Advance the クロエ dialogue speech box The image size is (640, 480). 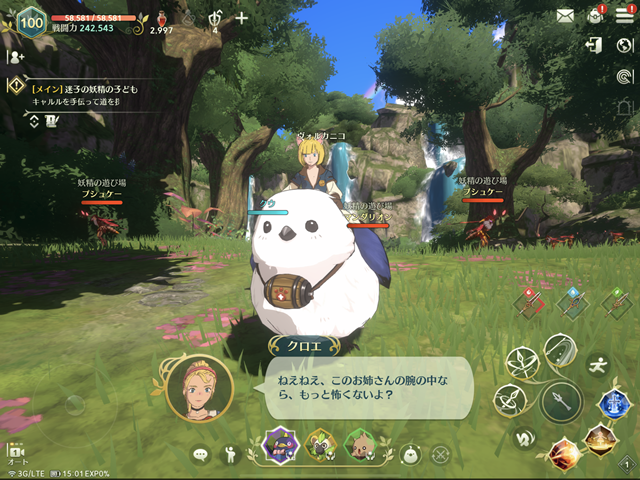(x=368, y=387)
